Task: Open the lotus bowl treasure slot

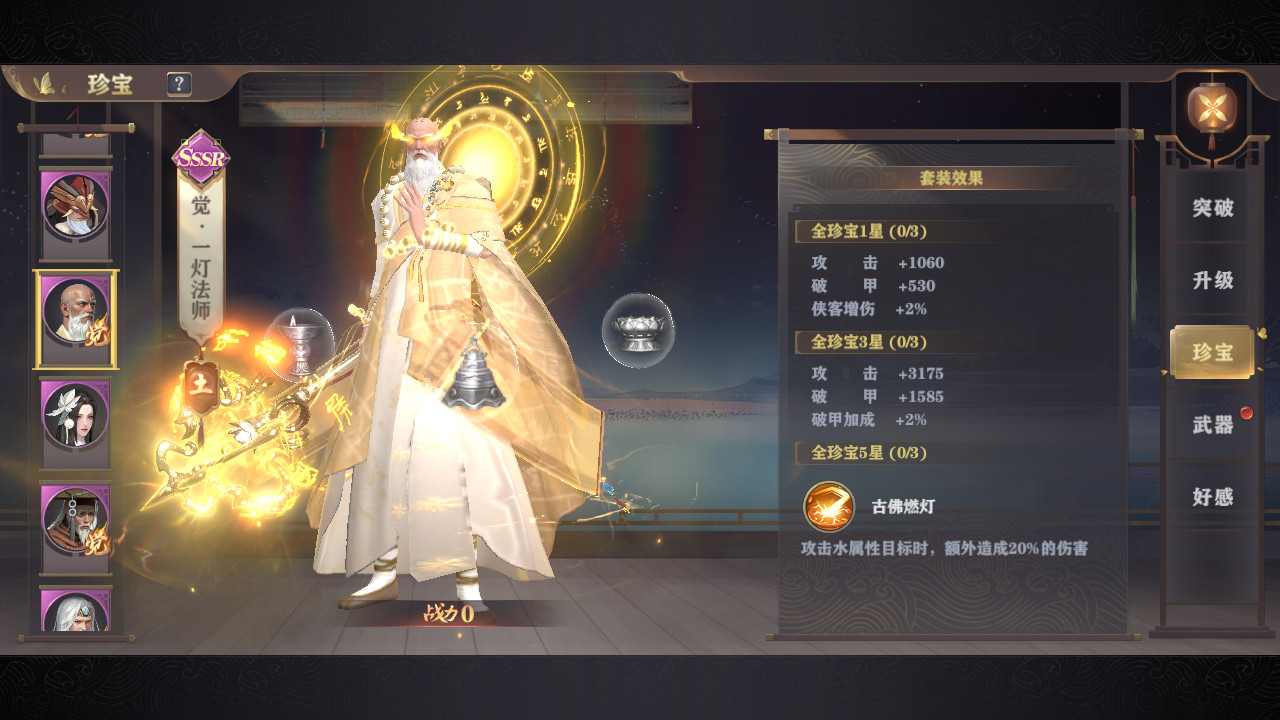Action: [638, 330]
